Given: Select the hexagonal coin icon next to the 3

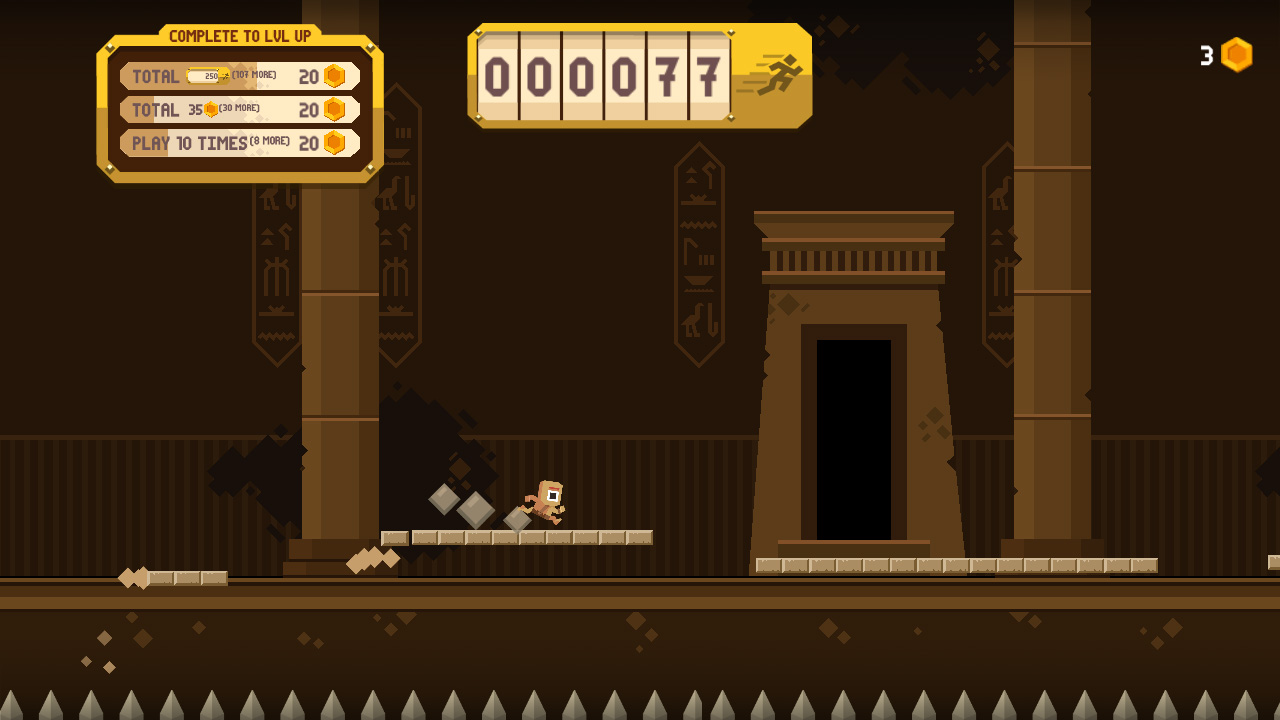Looking at the screenshot, I should [x=1236, y=55].
